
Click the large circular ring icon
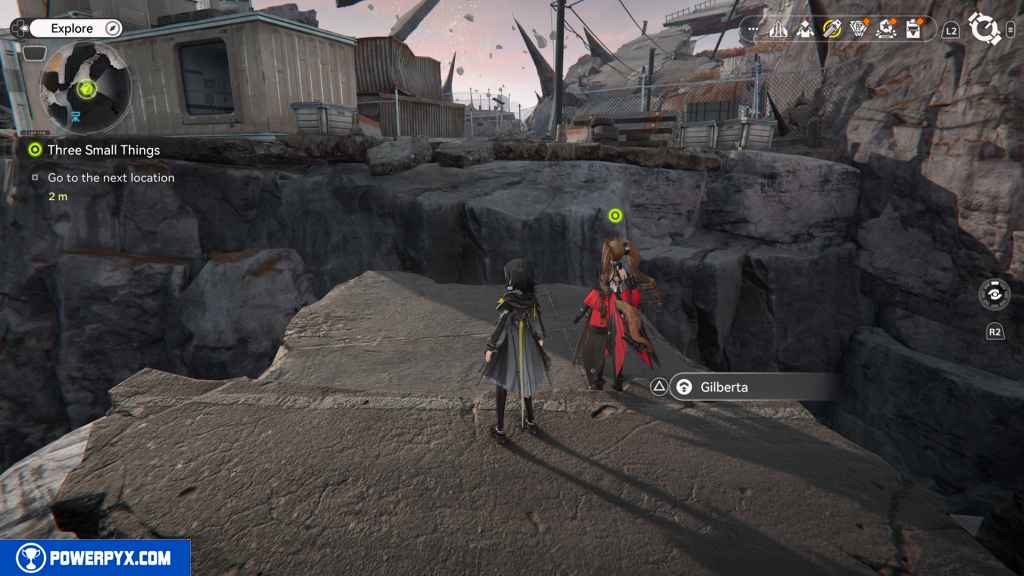click(985, 29)
